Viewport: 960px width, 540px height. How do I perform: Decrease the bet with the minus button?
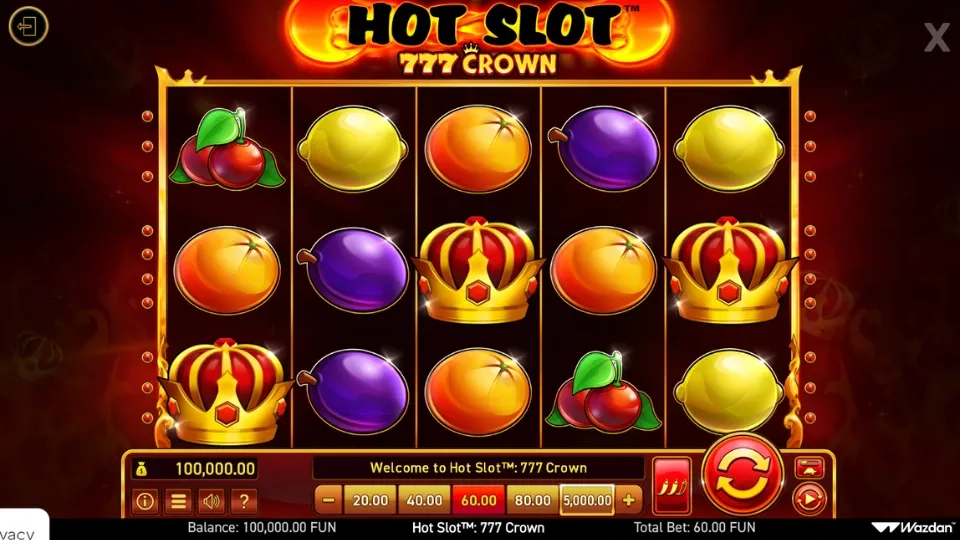click(328, 499)
